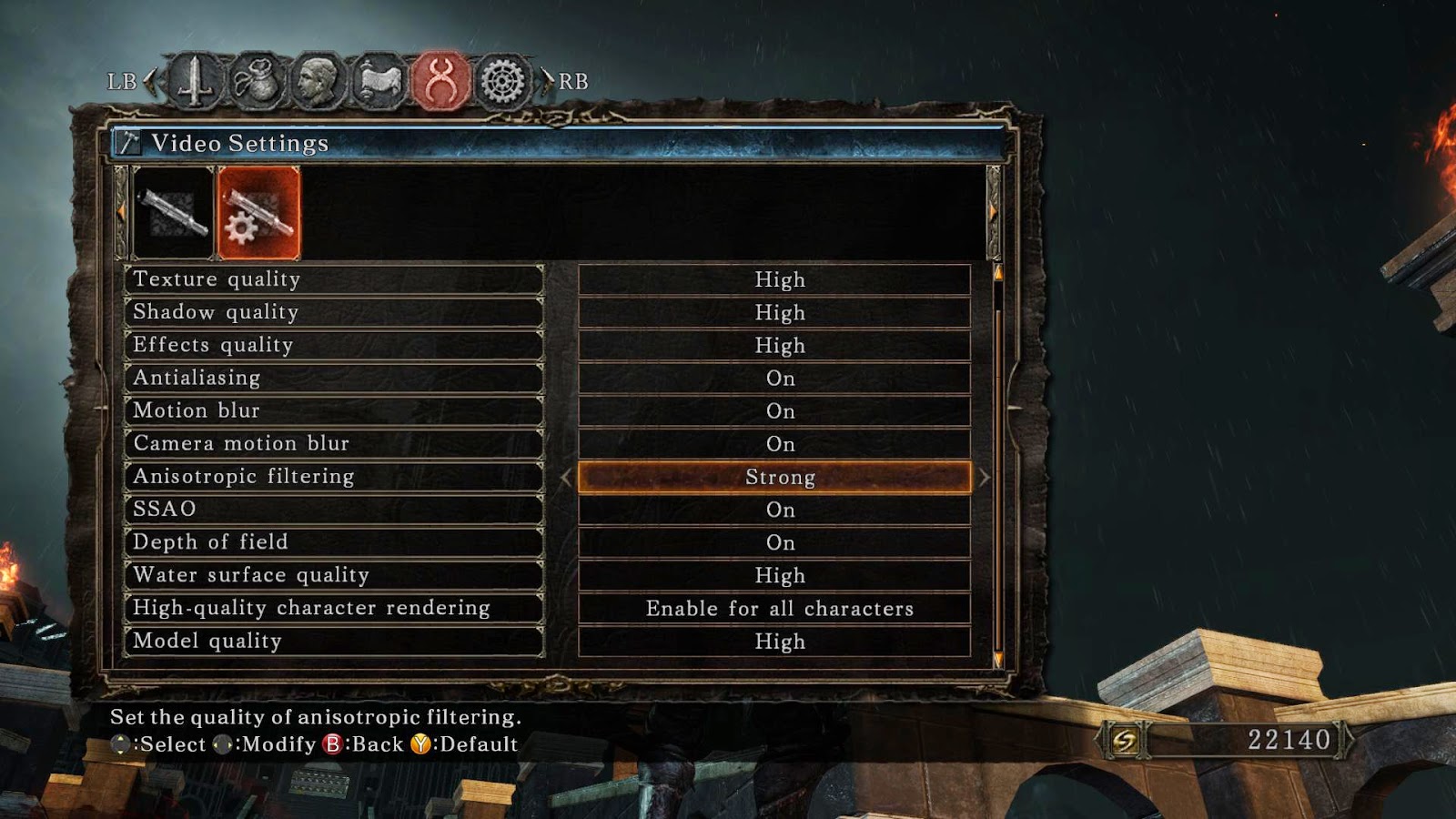Toggle SSAO on or off
This screenshot has width=1456, height=819.
778,509
